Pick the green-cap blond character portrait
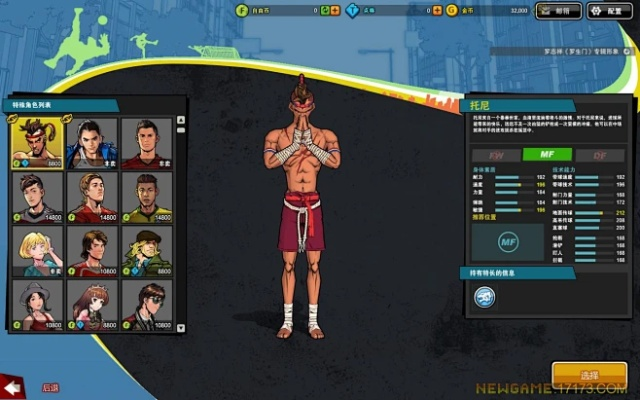 click(146, 251)
